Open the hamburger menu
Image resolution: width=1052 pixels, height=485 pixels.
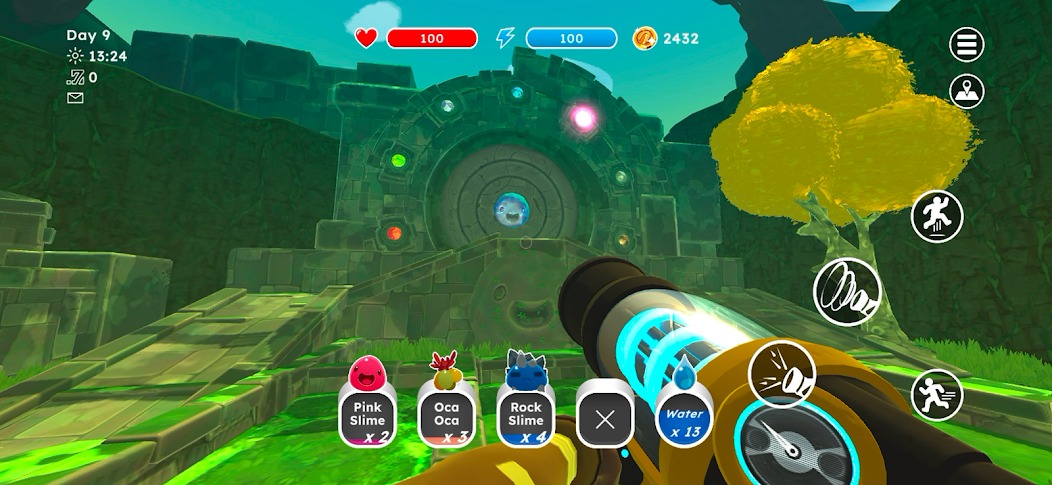967,44
